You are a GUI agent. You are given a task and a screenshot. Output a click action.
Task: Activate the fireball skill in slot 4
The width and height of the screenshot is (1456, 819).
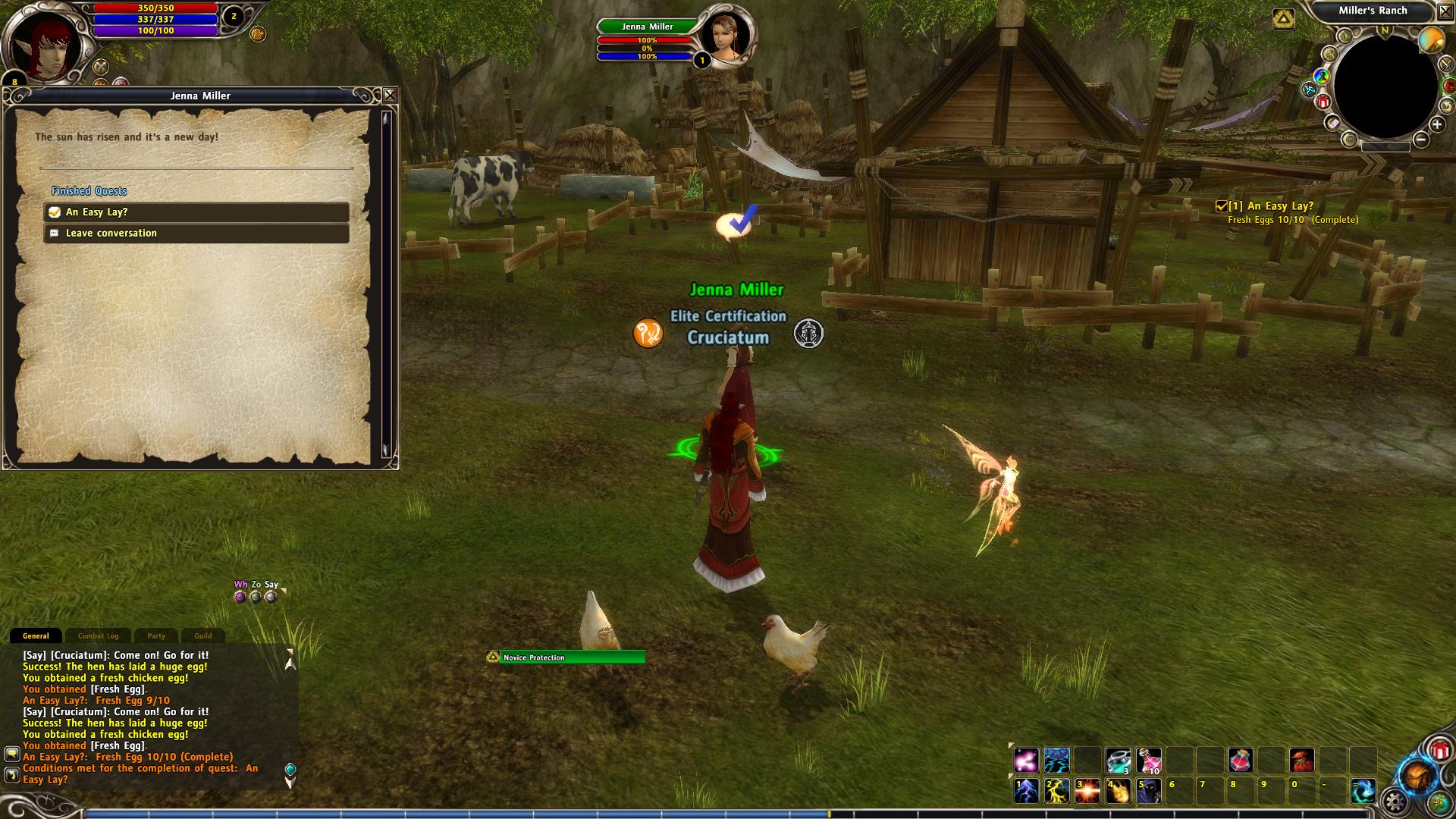[x=1118, y=791]
